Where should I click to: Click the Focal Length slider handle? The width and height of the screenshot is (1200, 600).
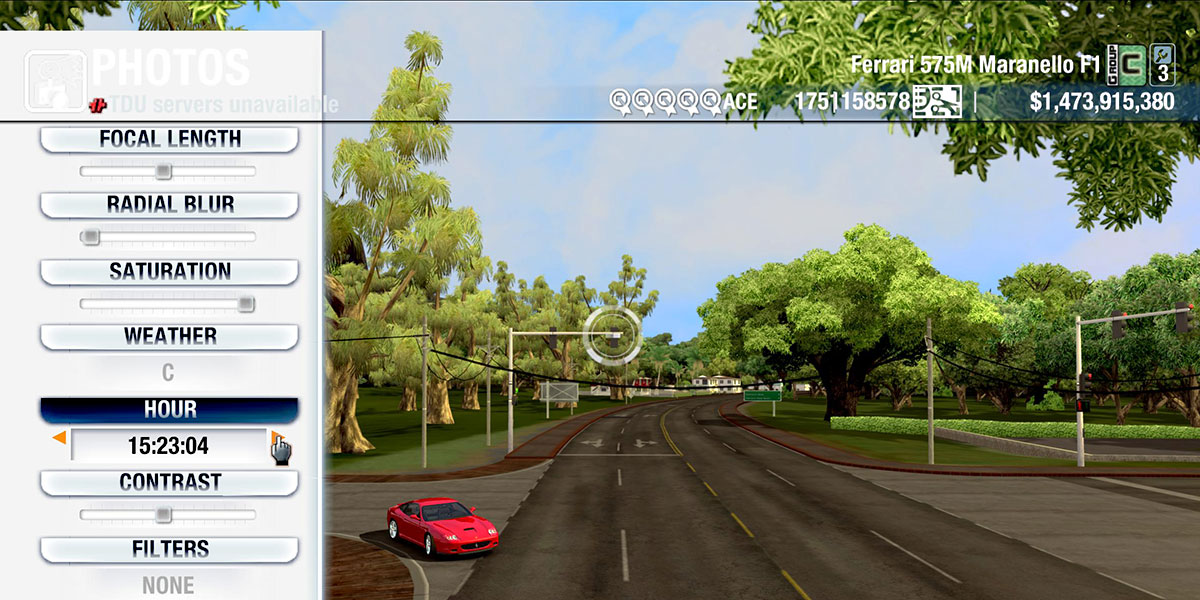163,171
